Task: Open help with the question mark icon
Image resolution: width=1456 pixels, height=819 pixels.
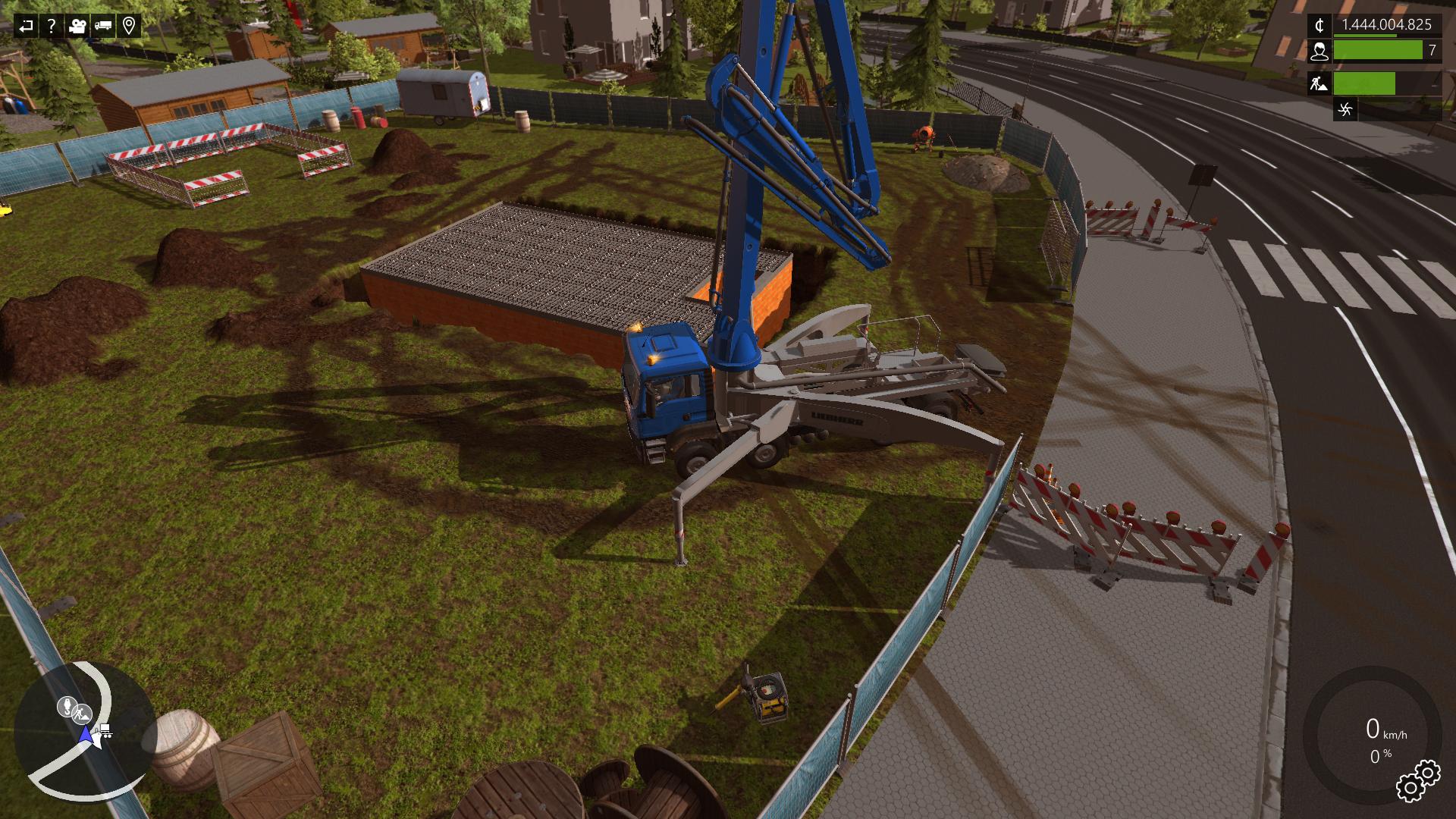Action: point(51,27)
